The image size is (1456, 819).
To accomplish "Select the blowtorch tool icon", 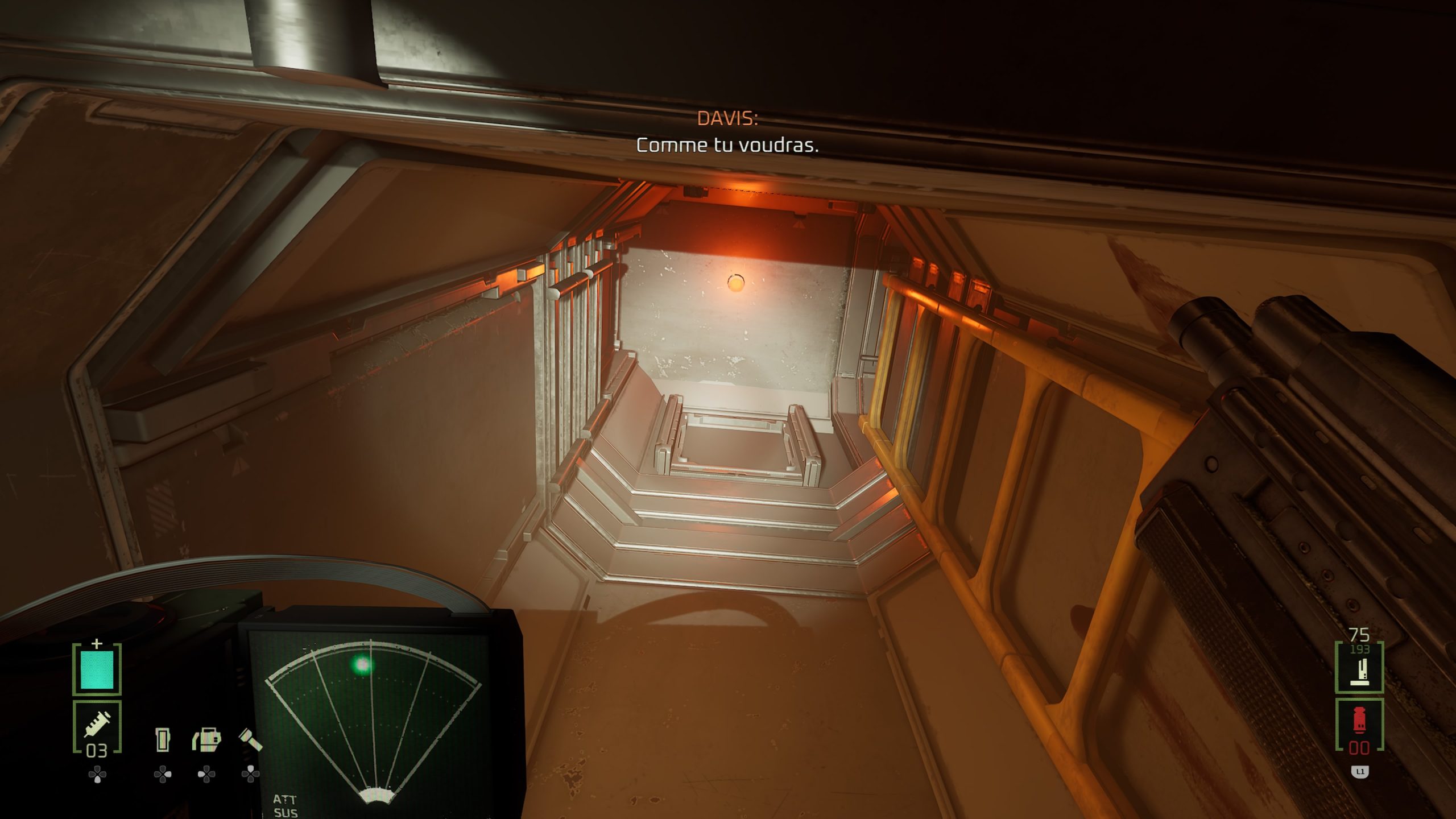I will [x=206, y=740].
